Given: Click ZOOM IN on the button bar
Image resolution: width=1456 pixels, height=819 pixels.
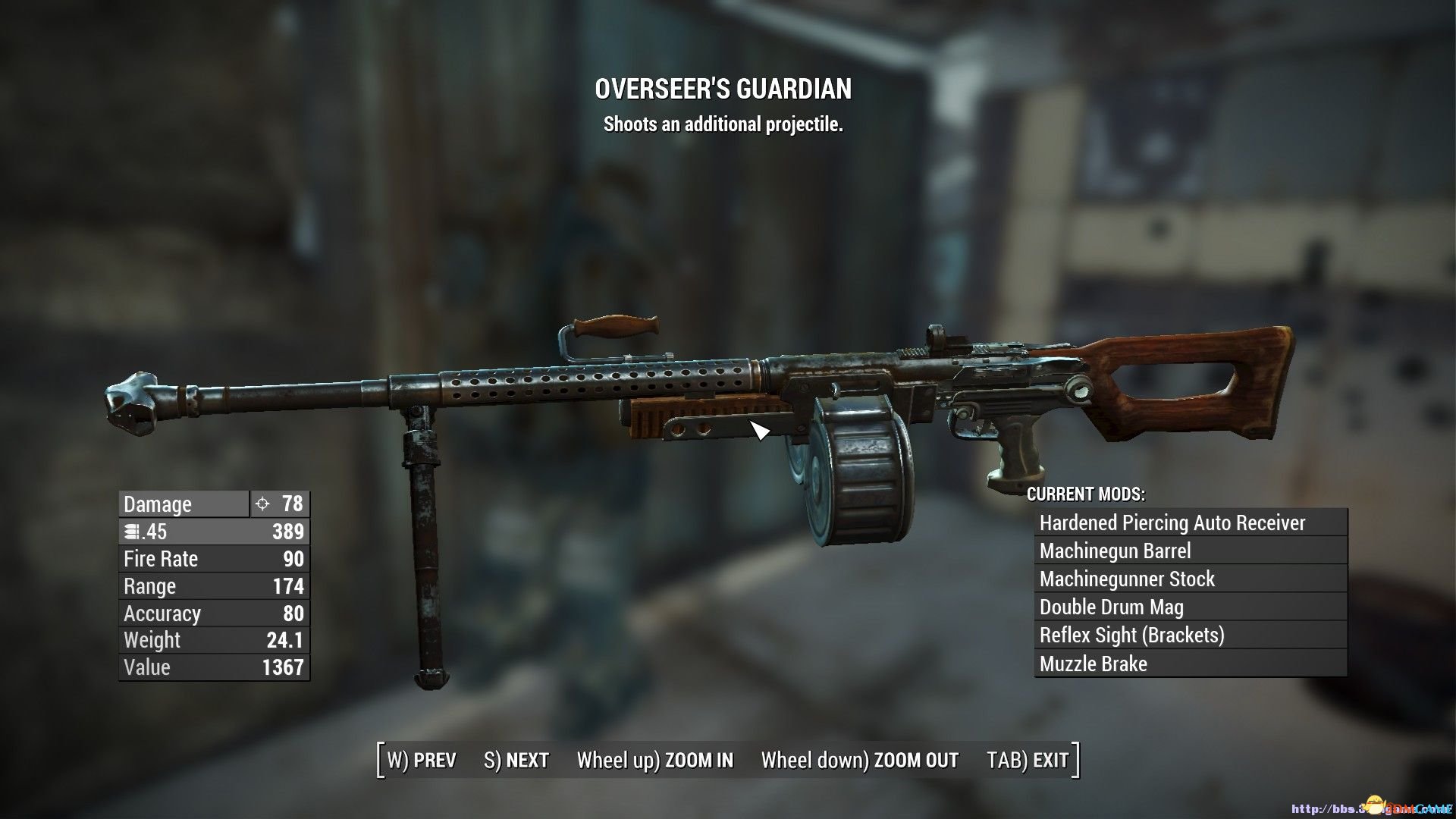Looking at the screenshot, I should (655, 760).
